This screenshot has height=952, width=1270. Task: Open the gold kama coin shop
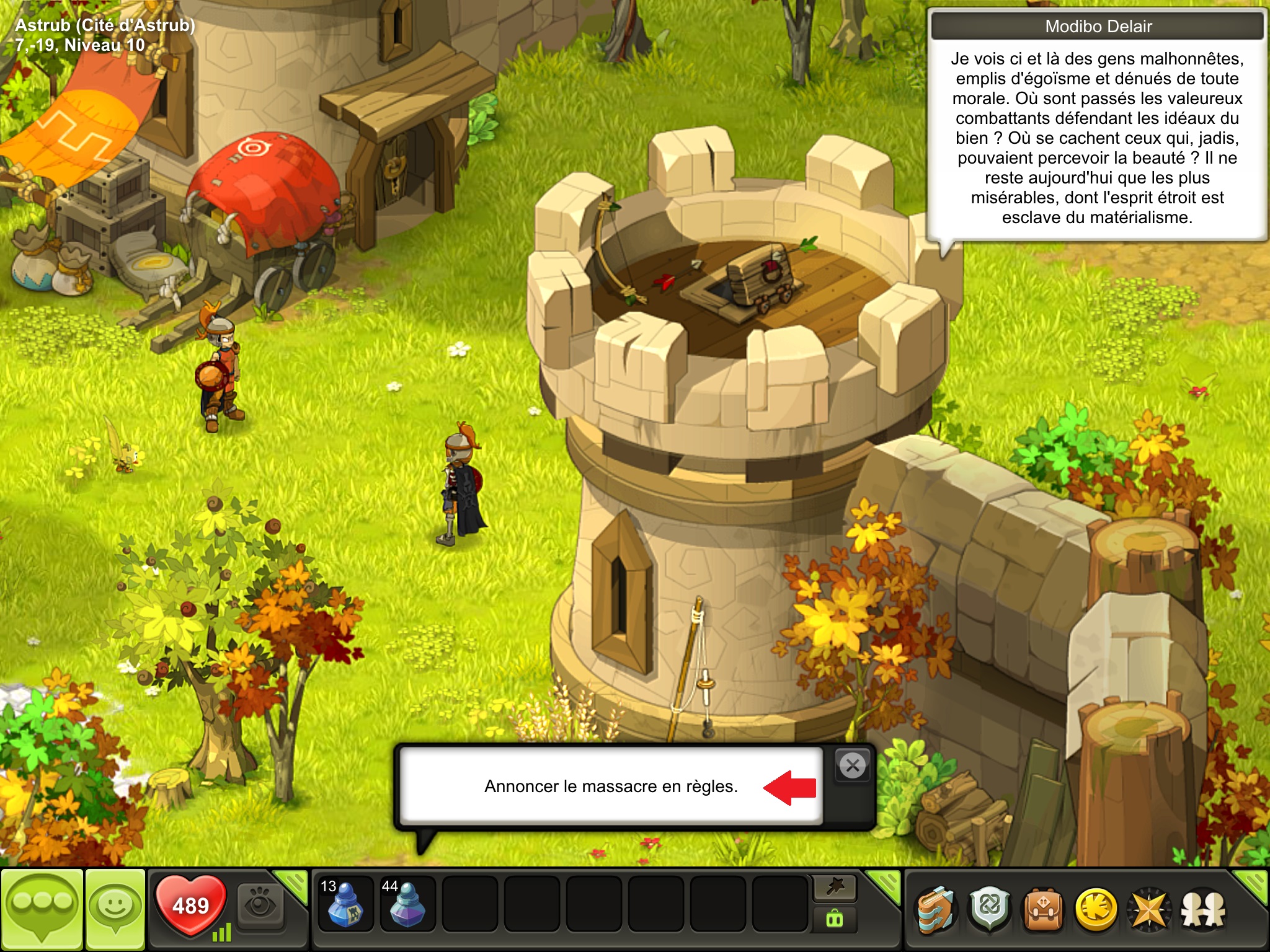pos(1096,910)
